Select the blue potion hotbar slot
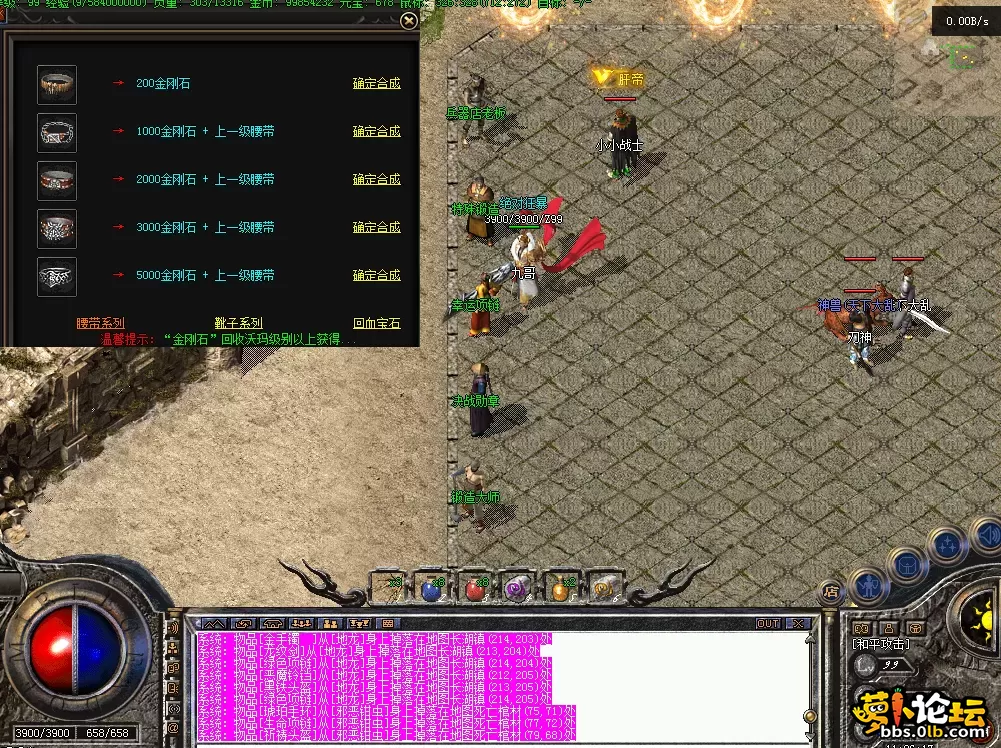Screen dimensions: 1001x748 pyautogui.click(x=431, y=589)
